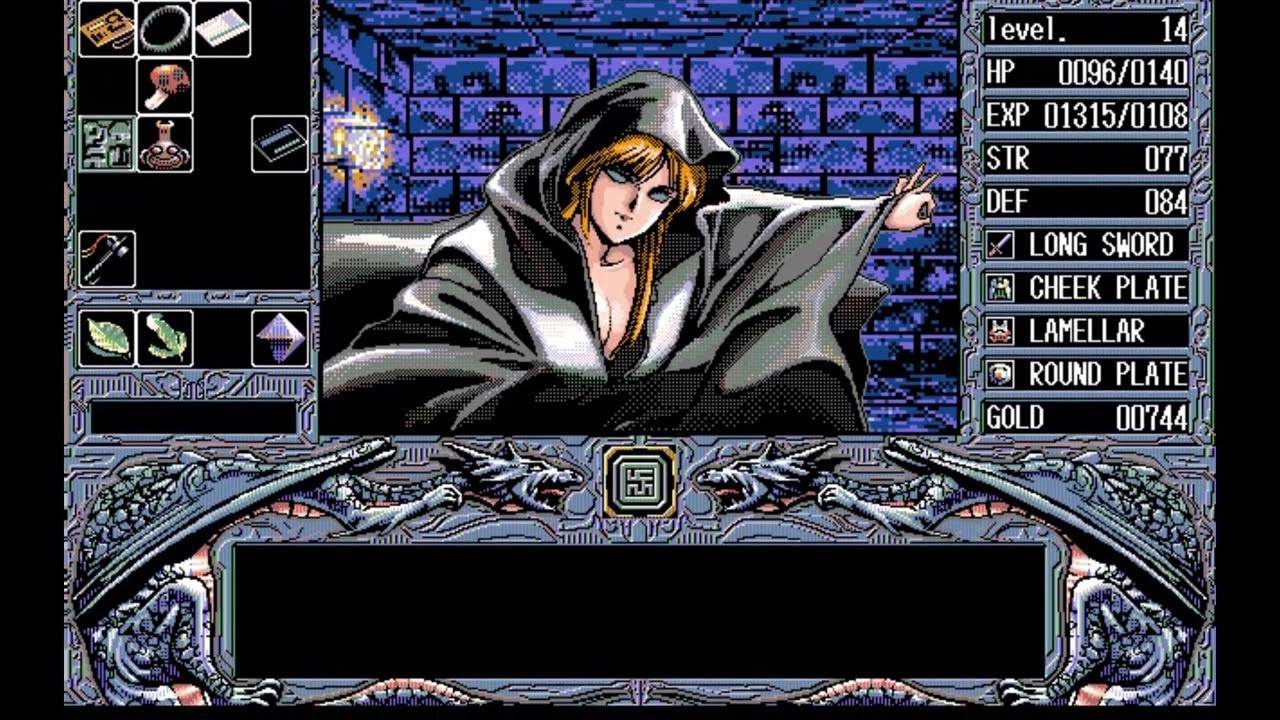Viewport: 1280px width, 720px height.
Task: Click the Lamellar armor icon
Action: click(x=998, y=331)
